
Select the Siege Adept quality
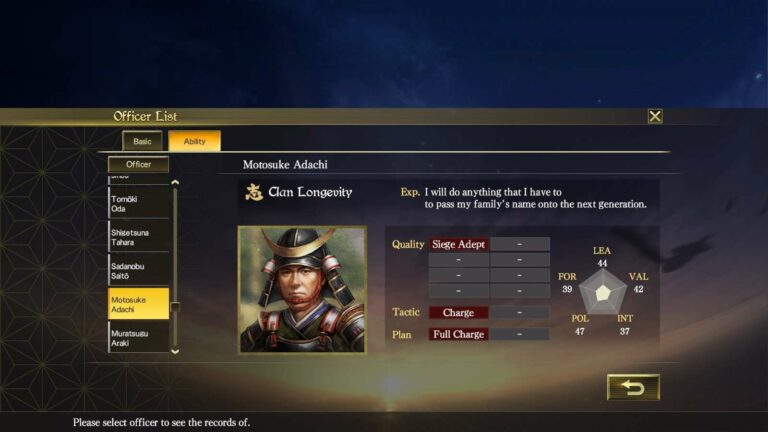458,244
